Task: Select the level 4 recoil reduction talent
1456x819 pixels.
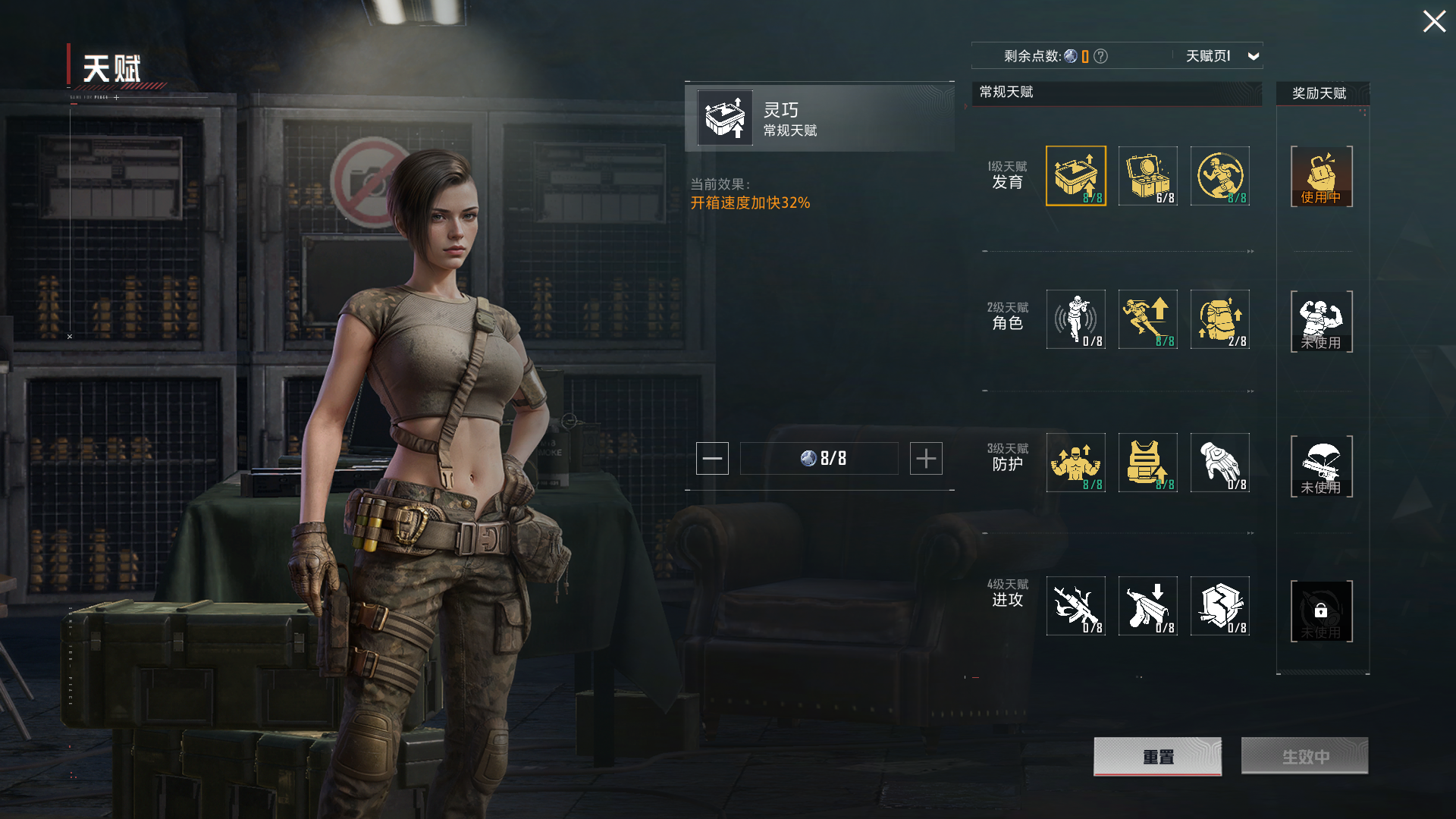Action: pyautogui.click(x=1147, y=606)
